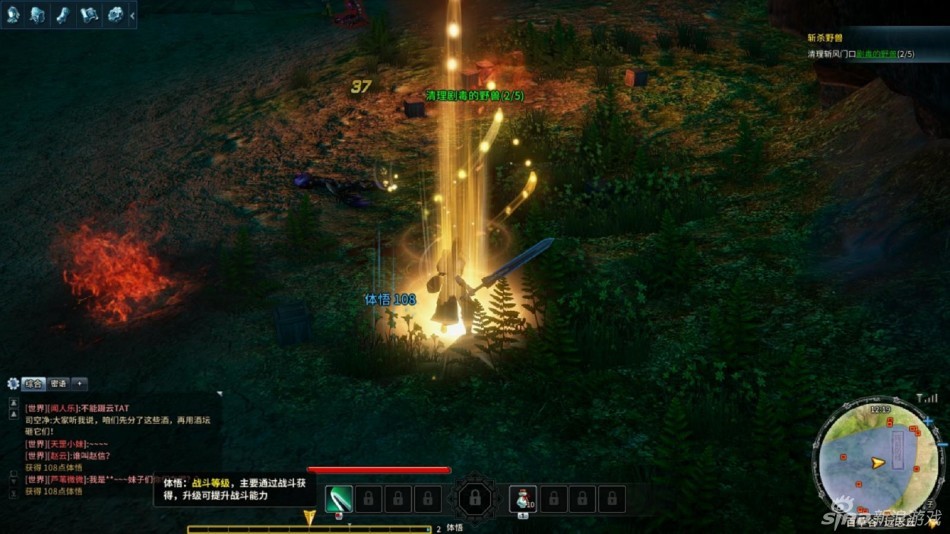Screen dimensions: 950x534
Task: Activate the green sword slash skill
Action: [x=339, y=497]
